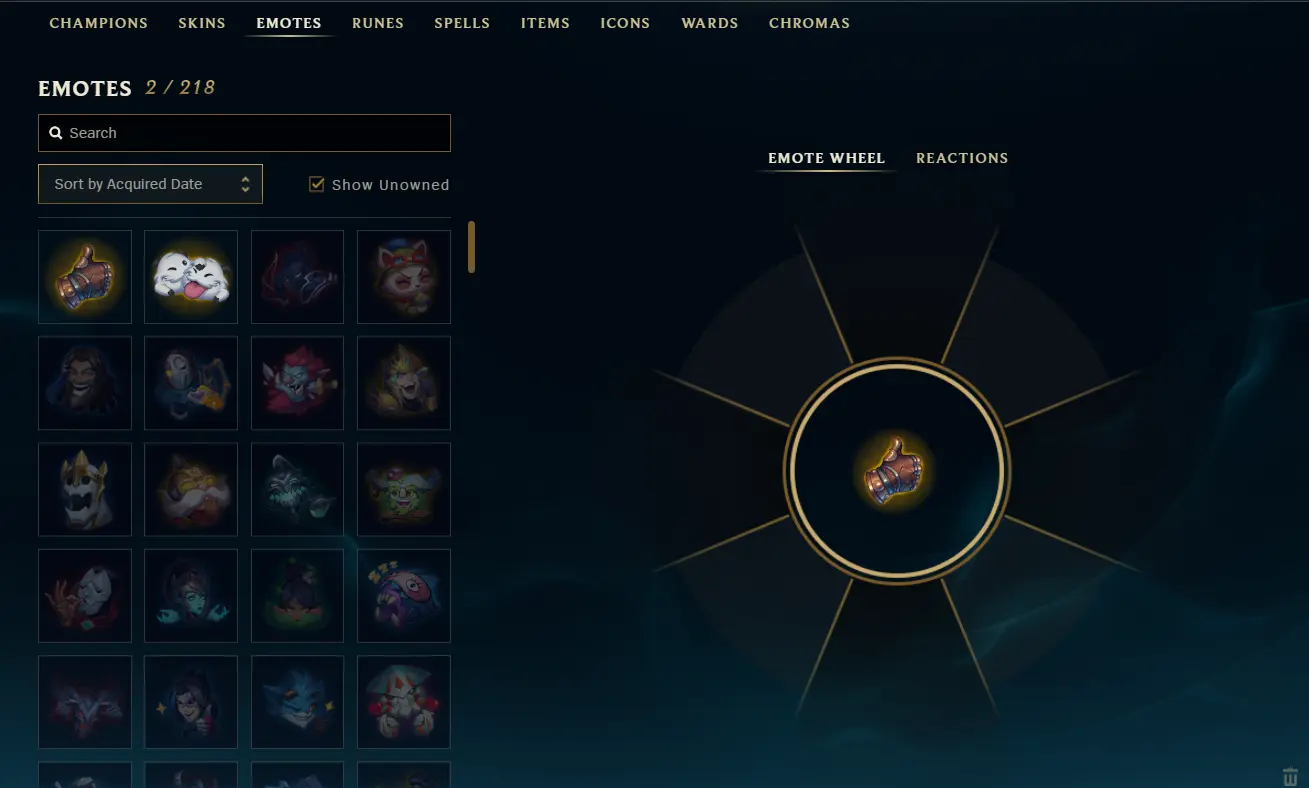Select the masked harp player emote

[x=191, y=383]
